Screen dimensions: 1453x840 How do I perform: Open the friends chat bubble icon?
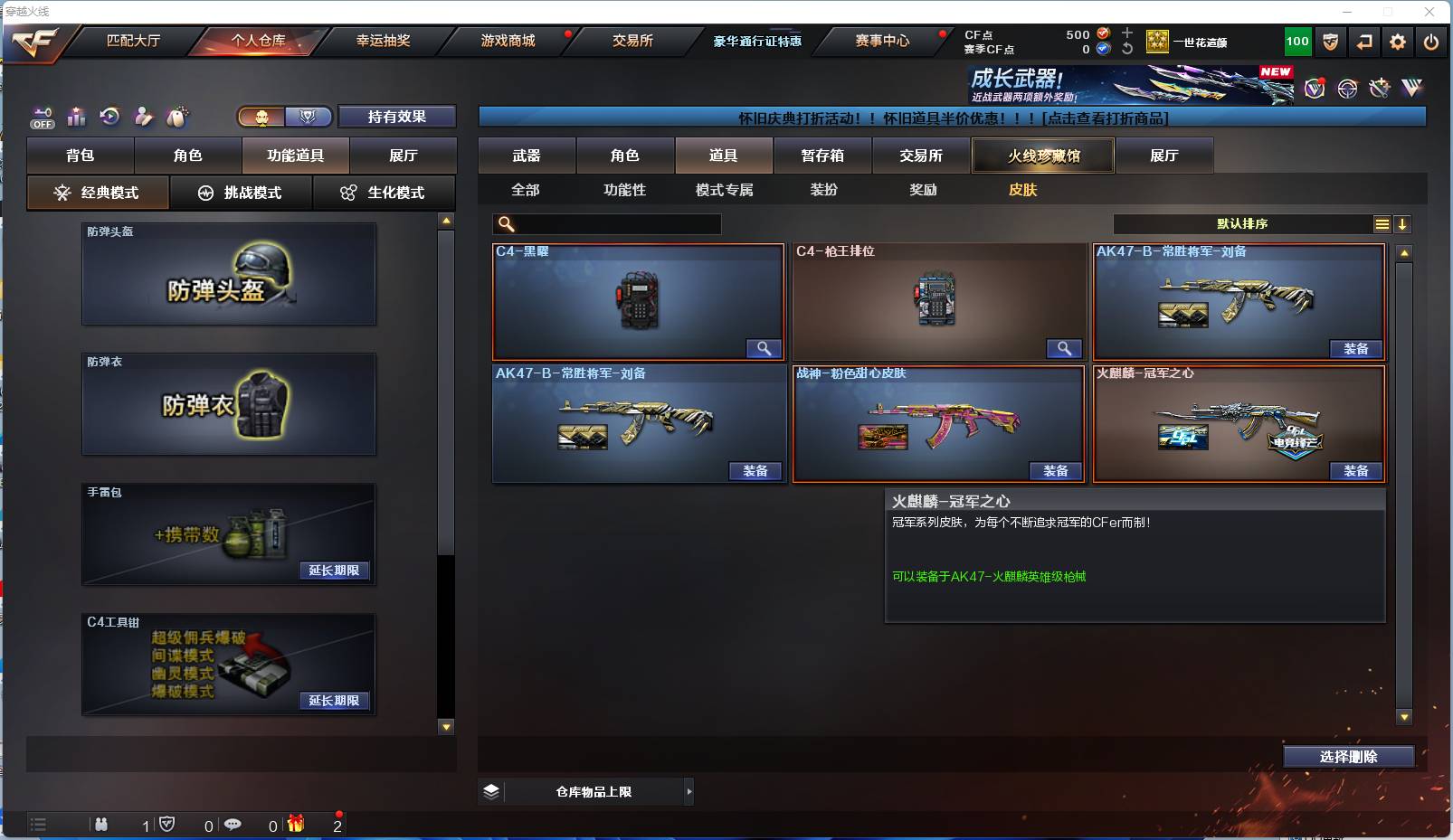coord(234,825)
